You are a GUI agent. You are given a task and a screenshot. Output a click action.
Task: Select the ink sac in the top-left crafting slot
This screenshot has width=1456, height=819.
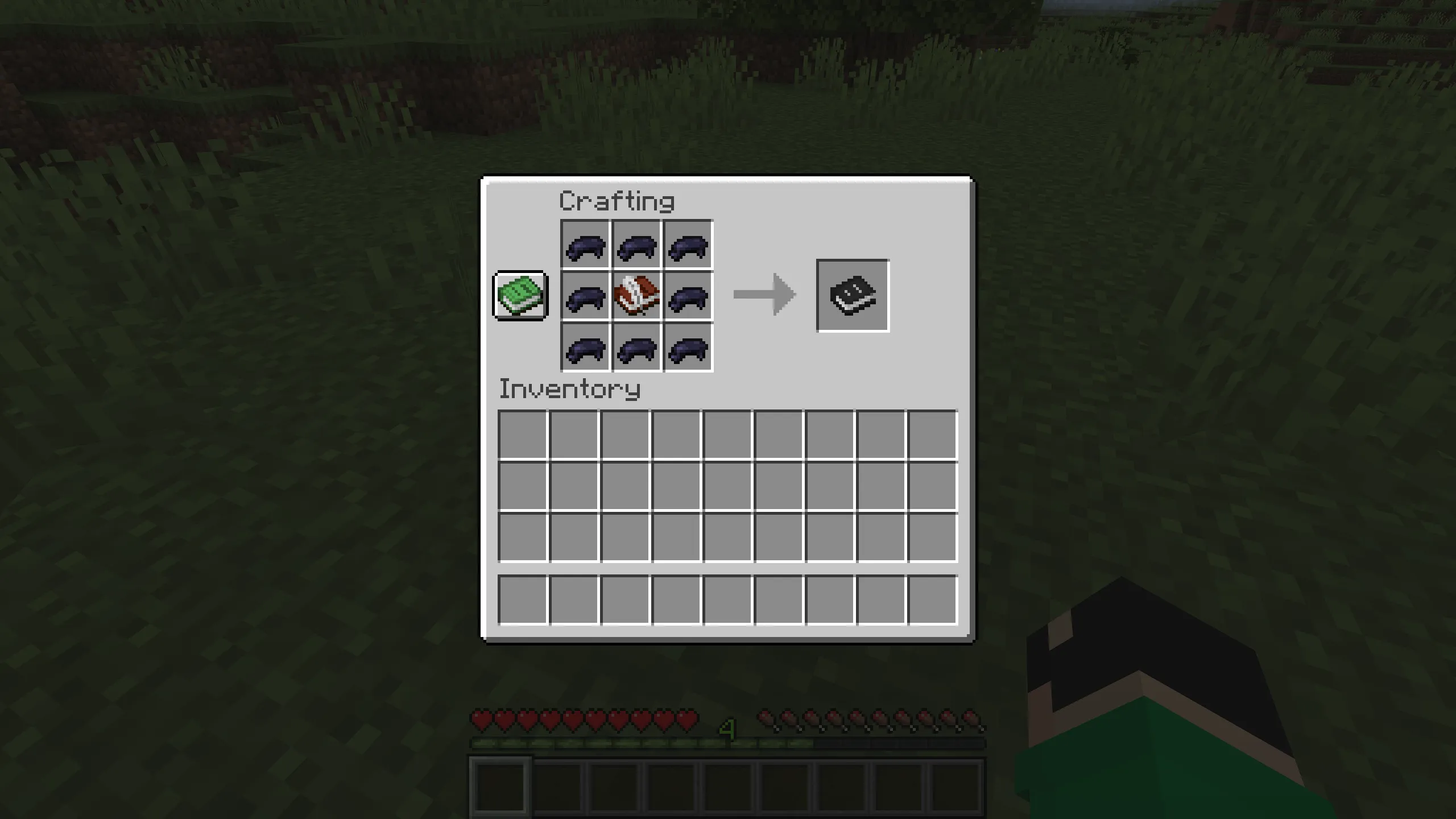point(585,246)
